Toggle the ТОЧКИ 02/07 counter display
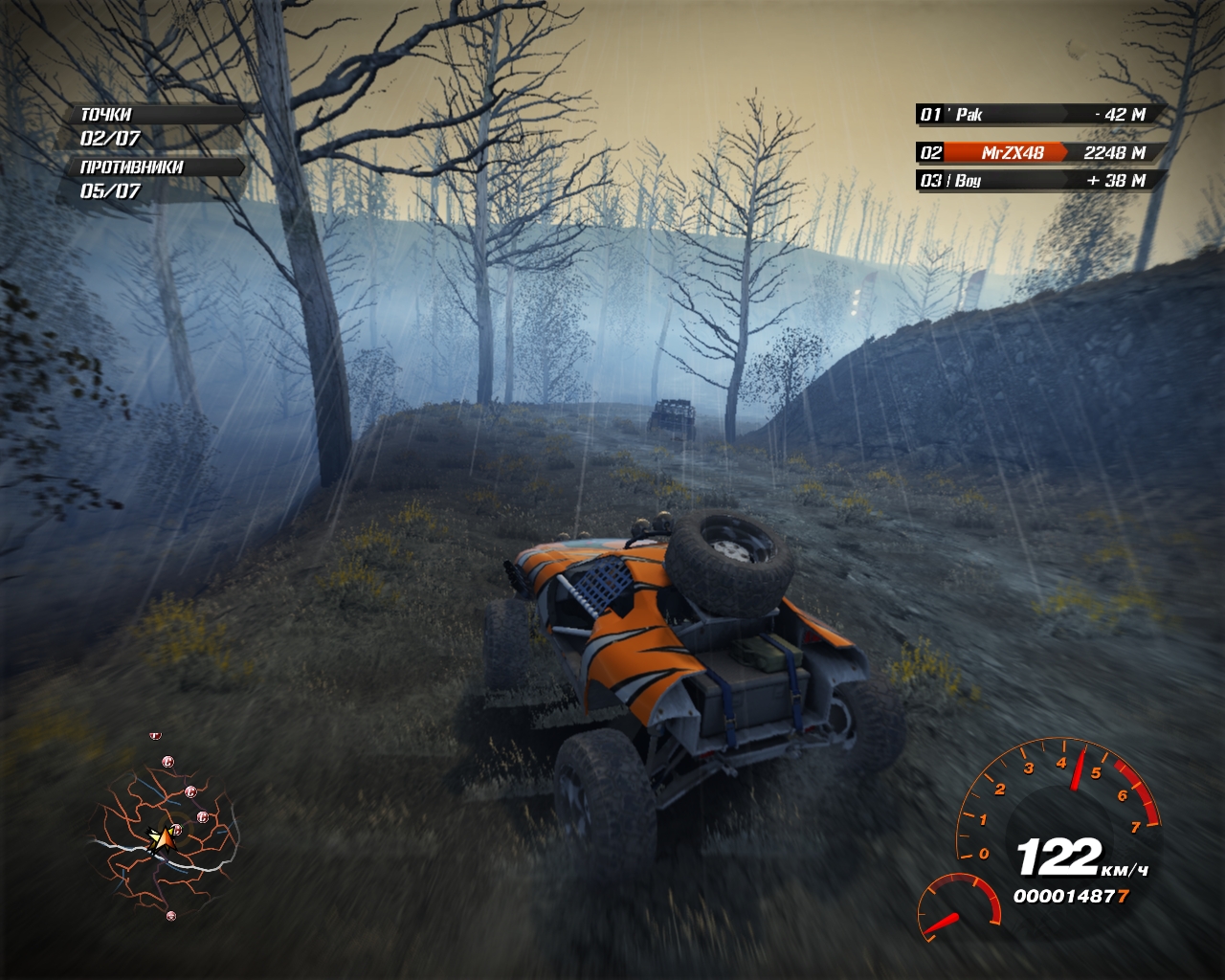This screenshot has width=1225, height=980. coord(110,137)
